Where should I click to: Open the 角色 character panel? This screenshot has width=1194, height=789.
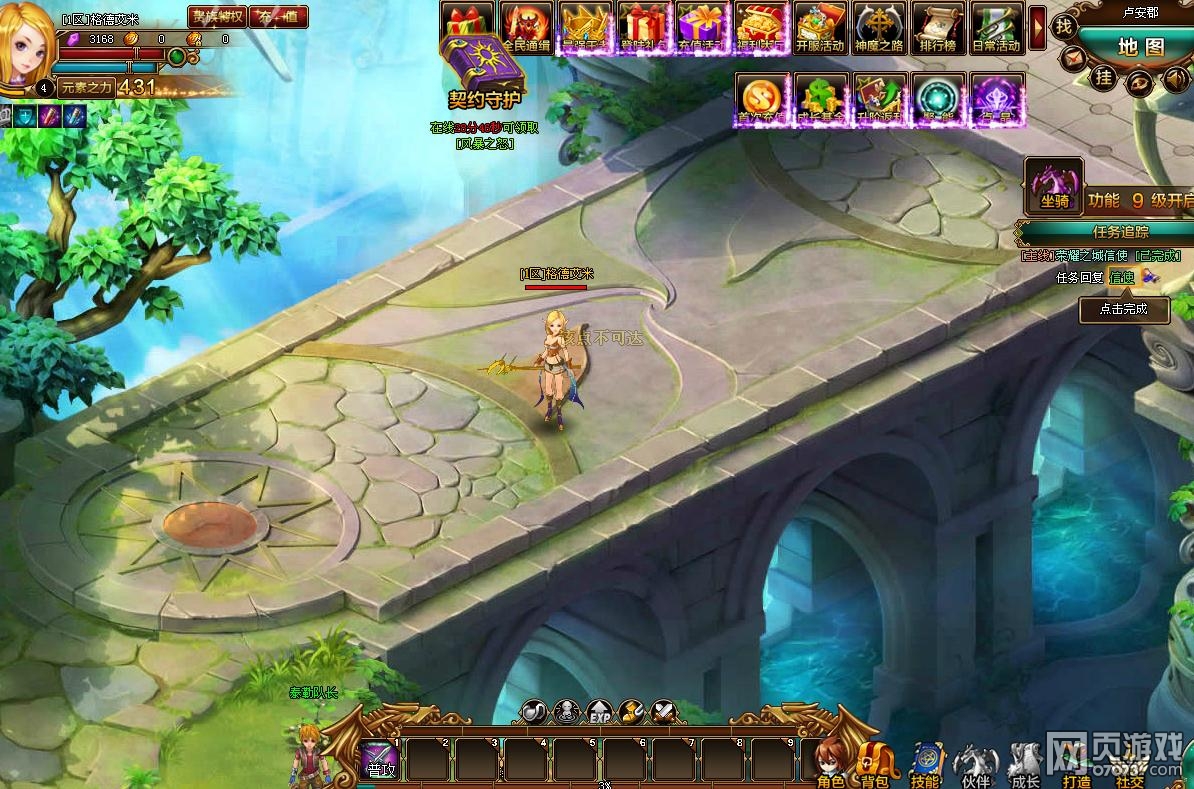click(830, 765)
